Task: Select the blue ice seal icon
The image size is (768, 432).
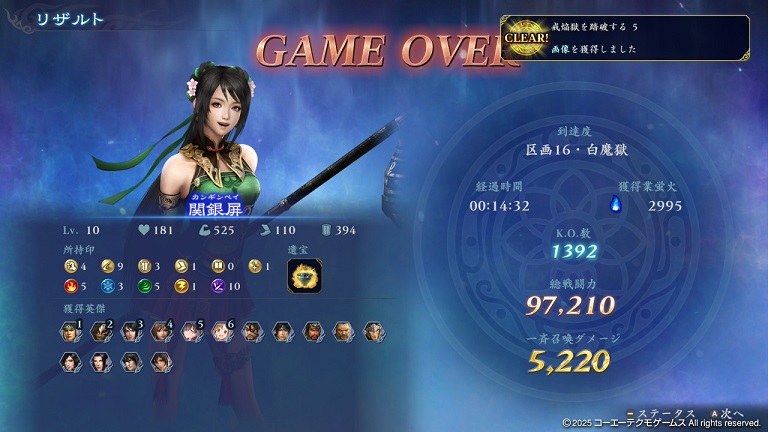Action: click(107, 287)
